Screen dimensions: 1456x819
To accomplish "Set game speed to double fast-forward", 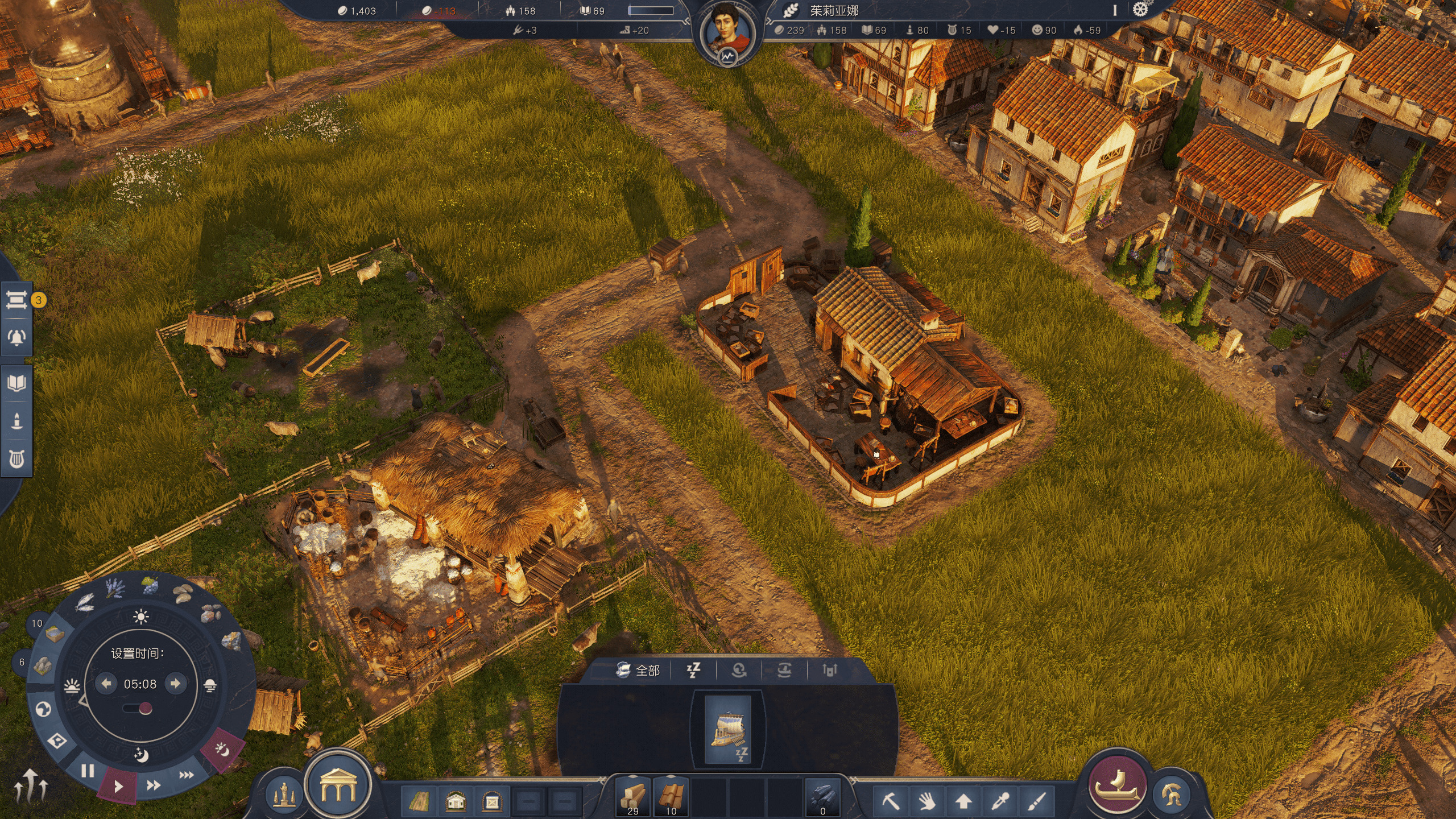I will 154,785.
